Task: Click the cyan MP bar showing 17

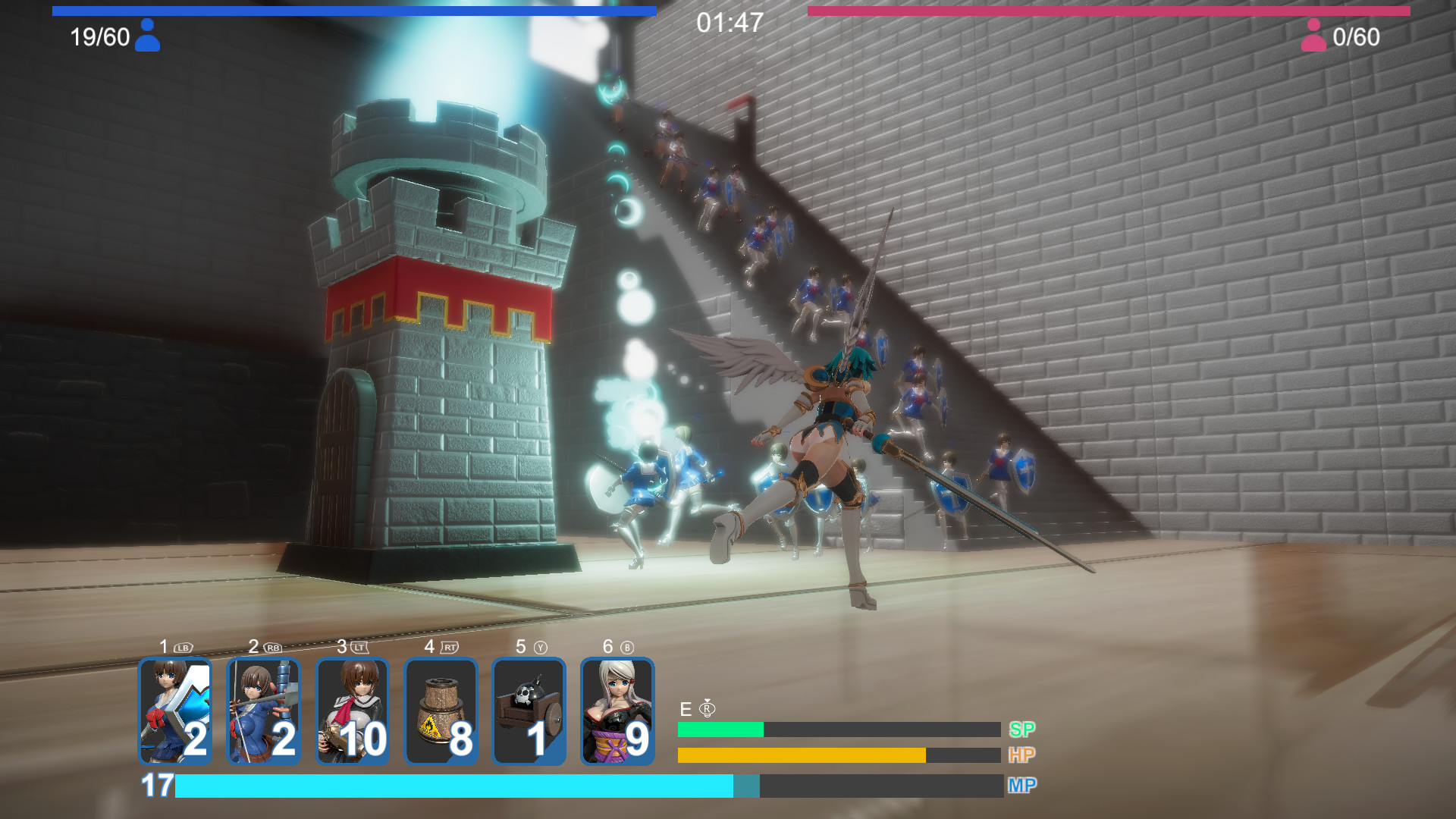Action: click(455, 786)
